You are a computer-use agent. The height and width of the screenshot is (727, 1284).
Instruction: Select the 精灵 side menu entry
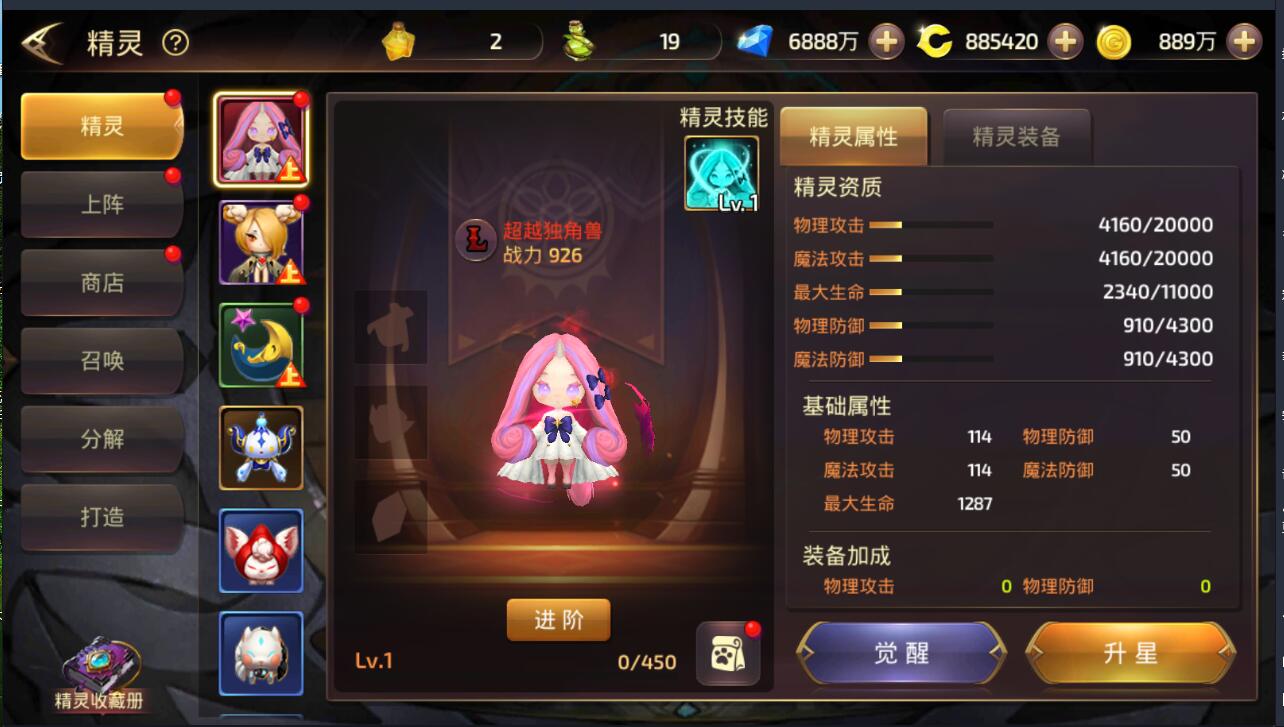pos(101,126)
